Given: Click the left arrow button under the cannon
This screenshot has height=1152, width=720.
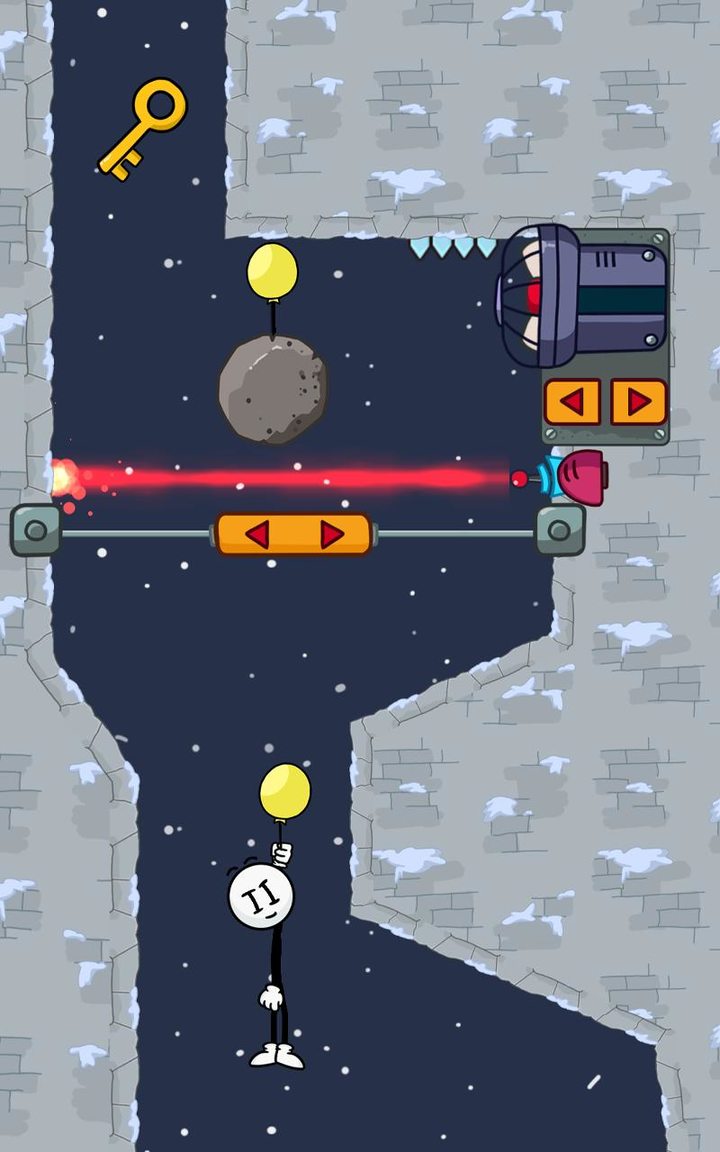Looking at the screenshot, I should coord(572,402).
